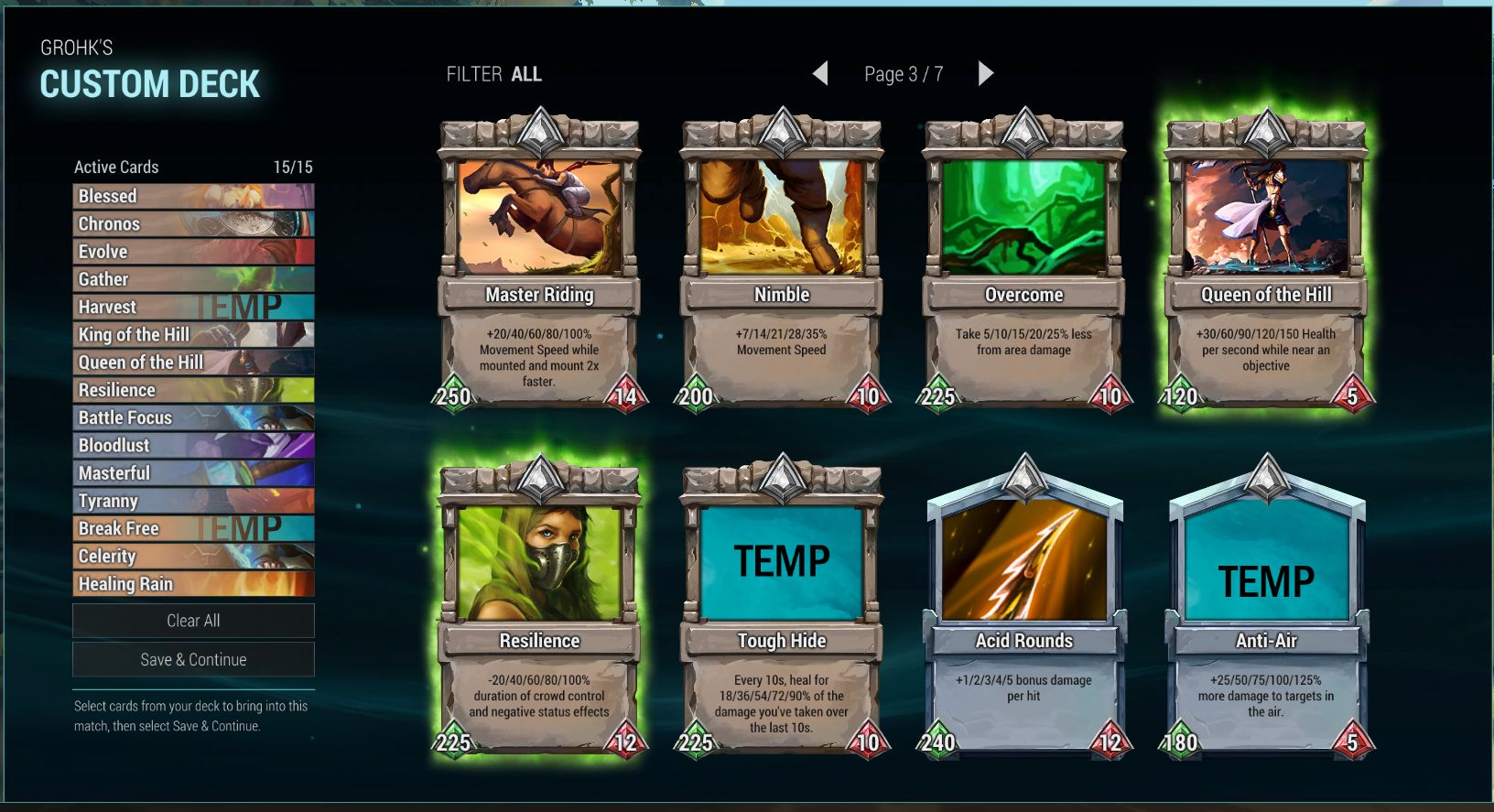Go to the next card page
Screen dimensions: 1494x812
point(985,73)
